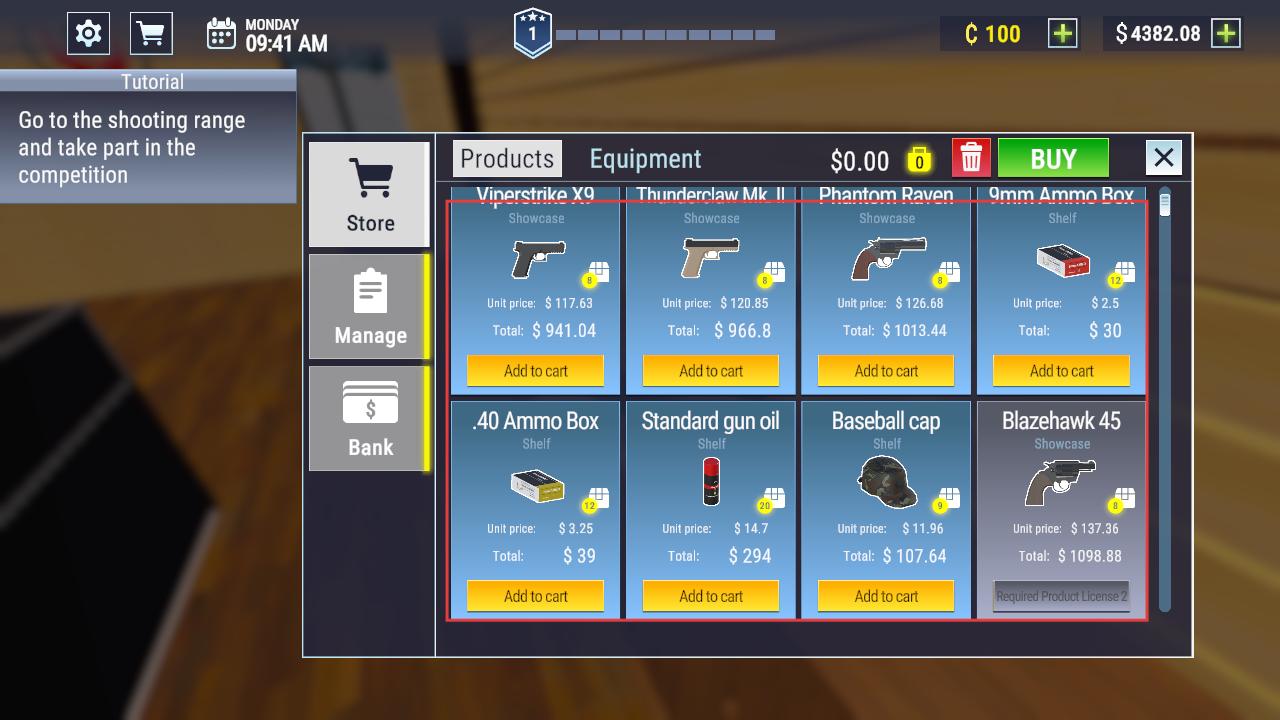The width and height of the screenshot is (1280, 720).
Task: Open the Manage side menu
Action: click(x=370, y=307)
